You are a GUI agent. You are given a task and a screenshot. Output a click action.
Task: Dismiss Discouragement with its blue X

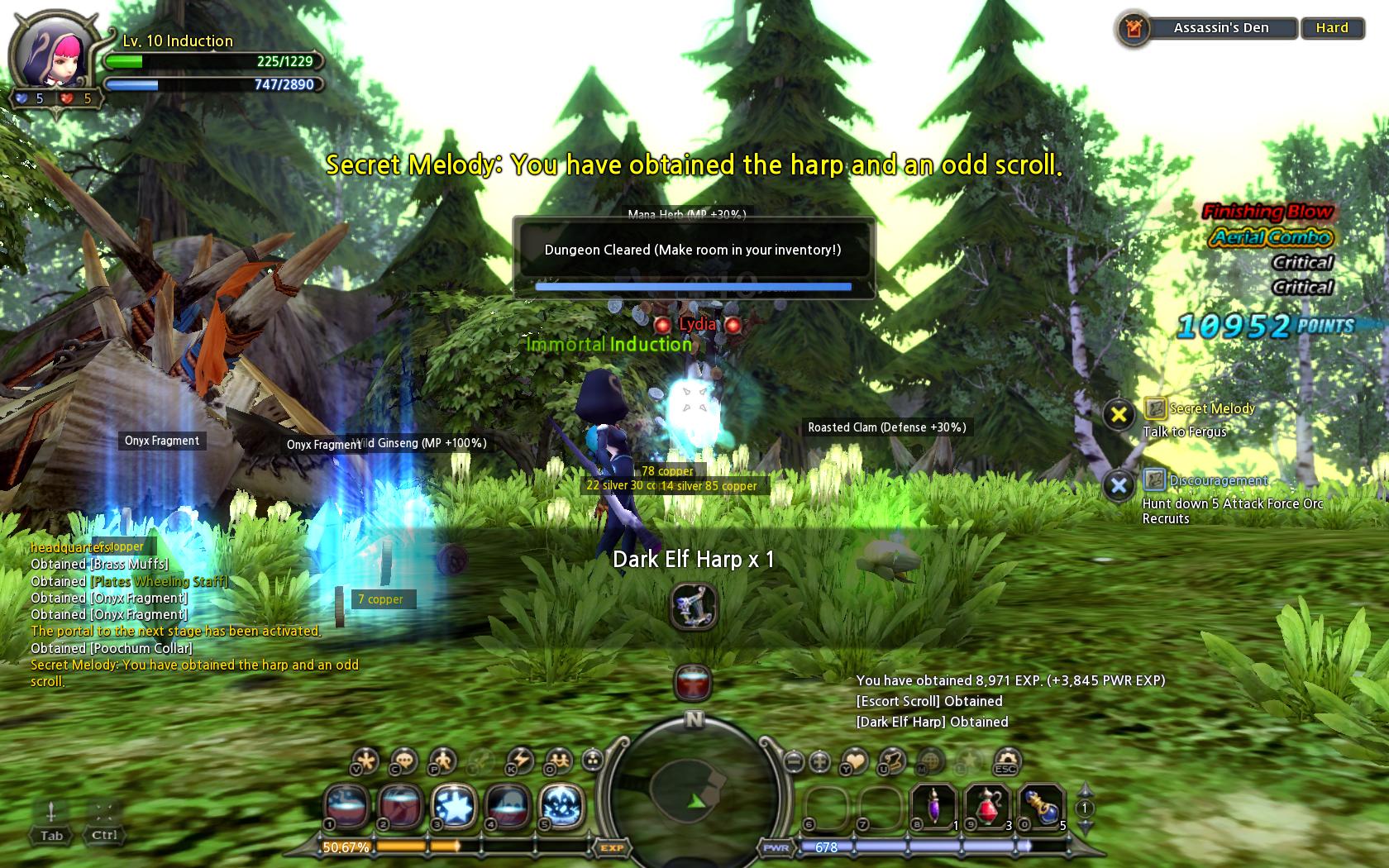point(1119,485)
